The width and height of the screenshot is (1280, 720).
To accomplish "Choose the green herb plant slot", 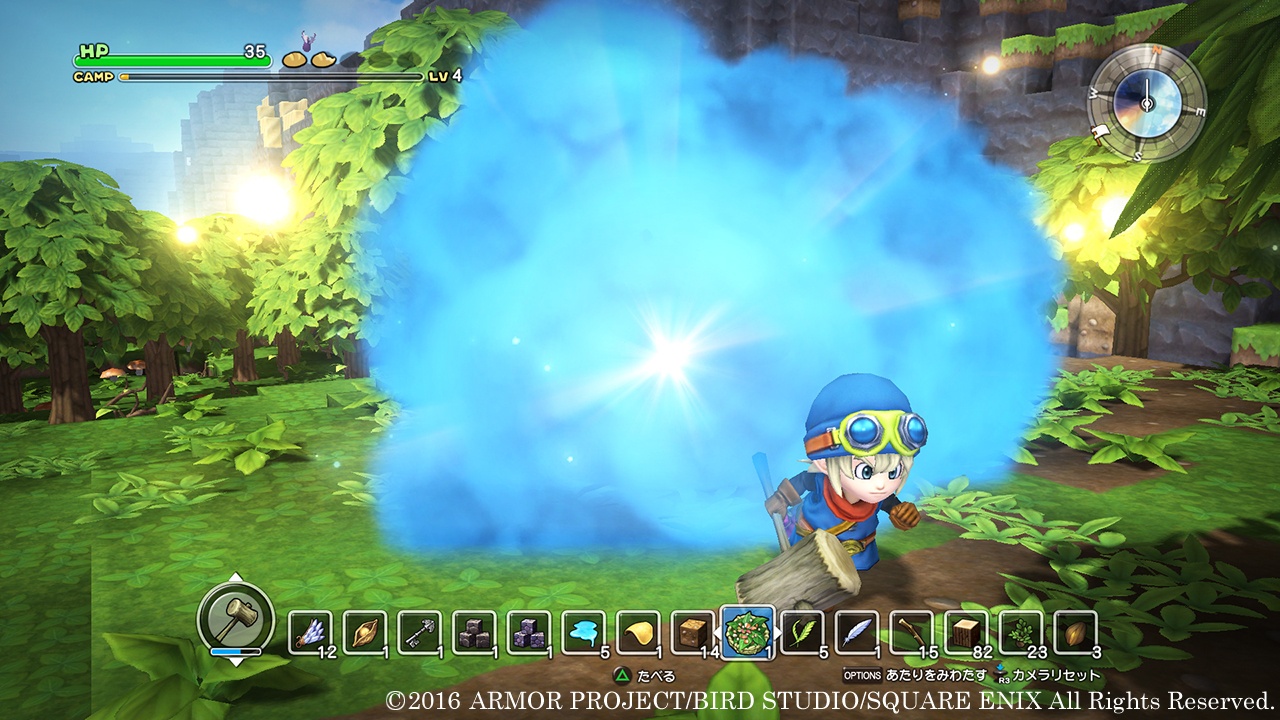I will (1021, 632).
